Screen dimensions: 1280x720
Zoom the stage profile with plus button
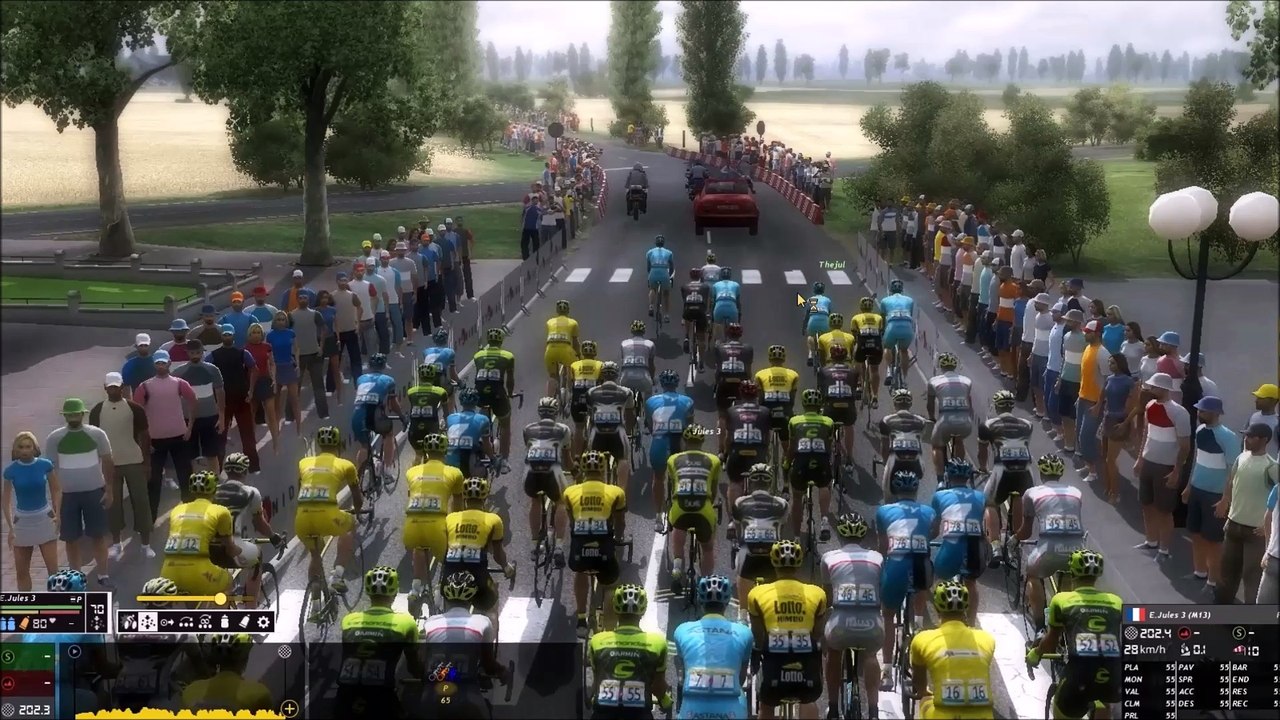pos(290,710)
